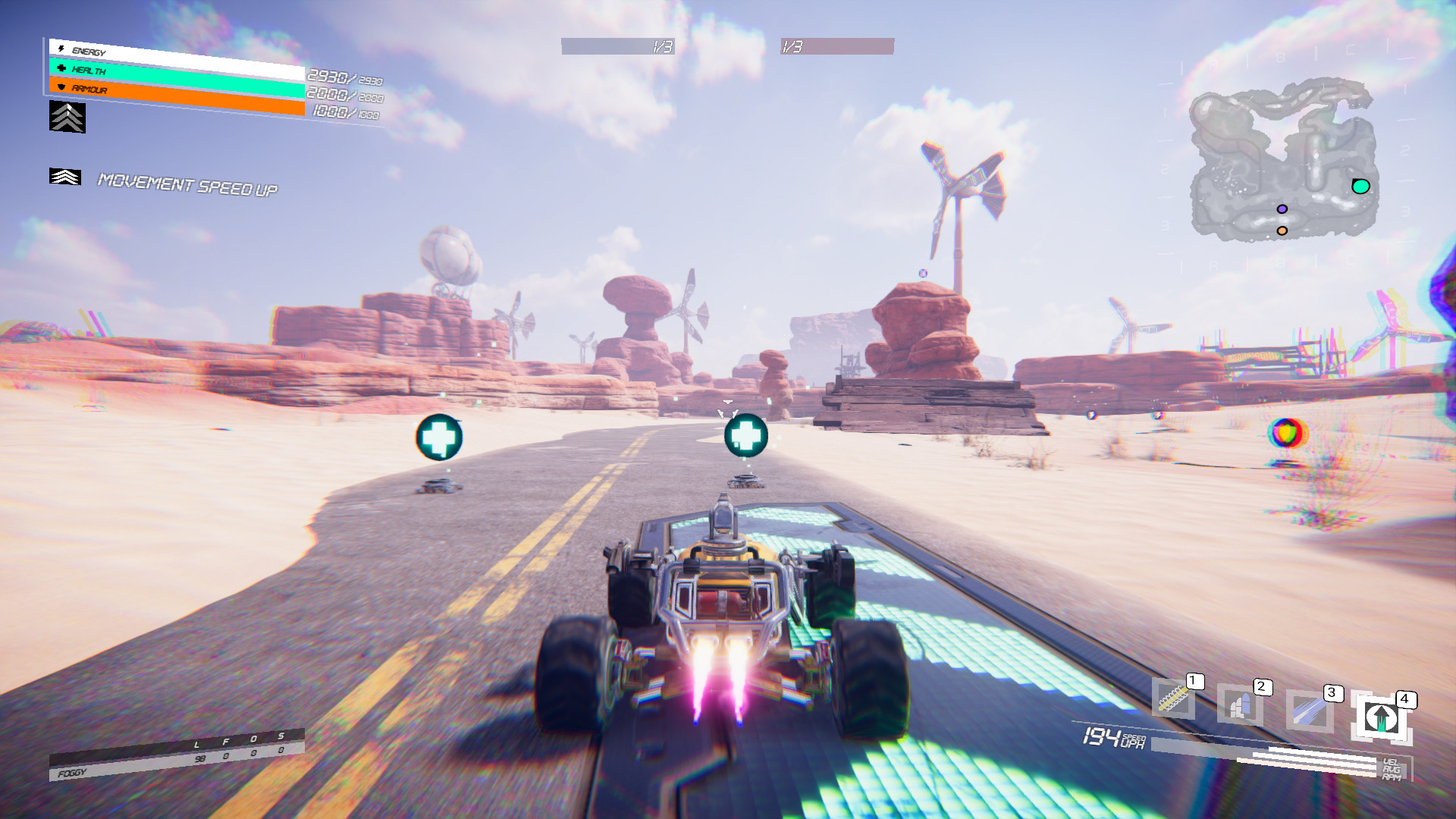
Task: Toggle the purple enemy dot on minimap
Action: [x=1282, y=208]
